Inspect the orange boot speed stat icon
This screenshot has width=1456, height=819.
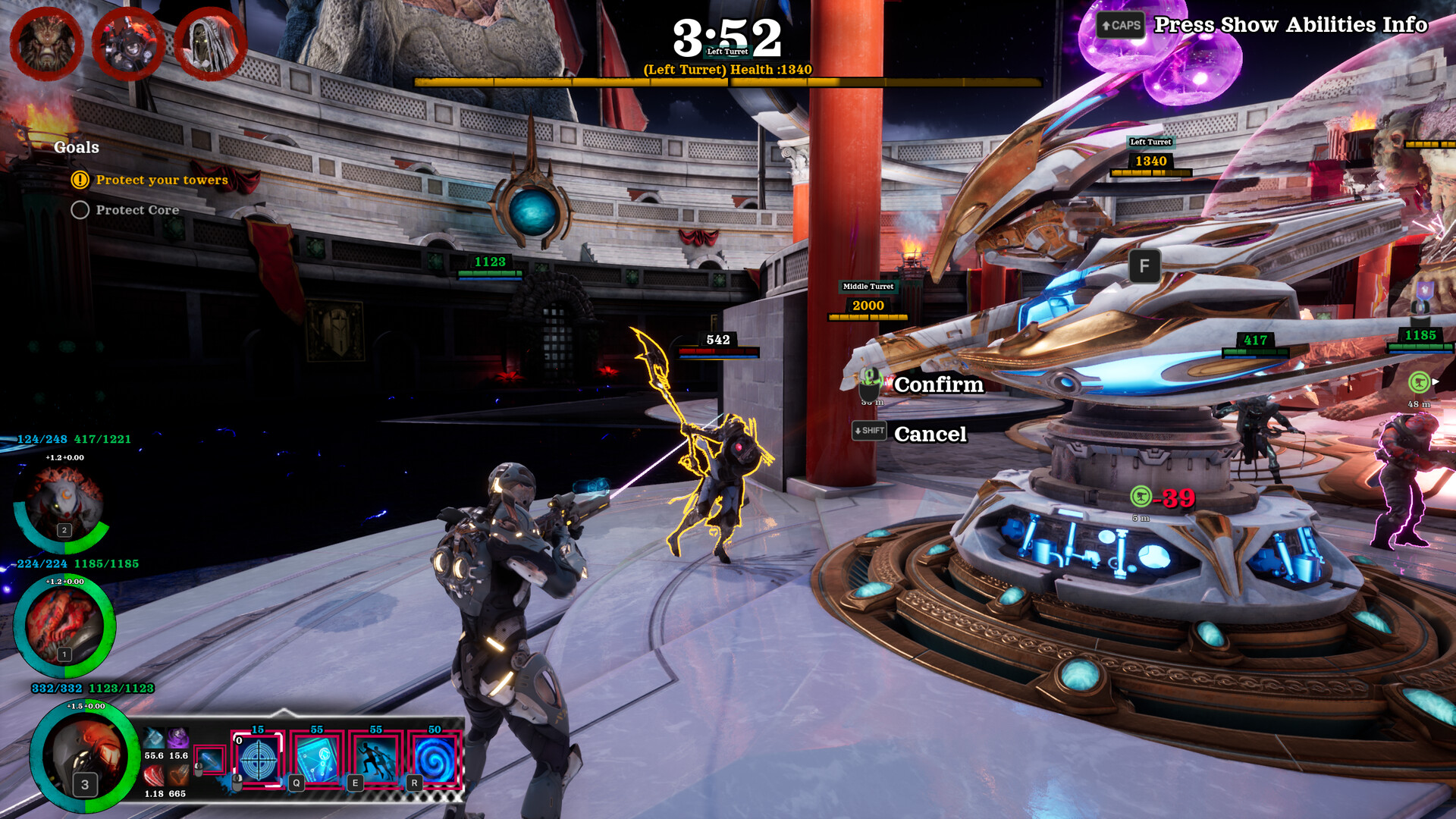coord(178,776)
